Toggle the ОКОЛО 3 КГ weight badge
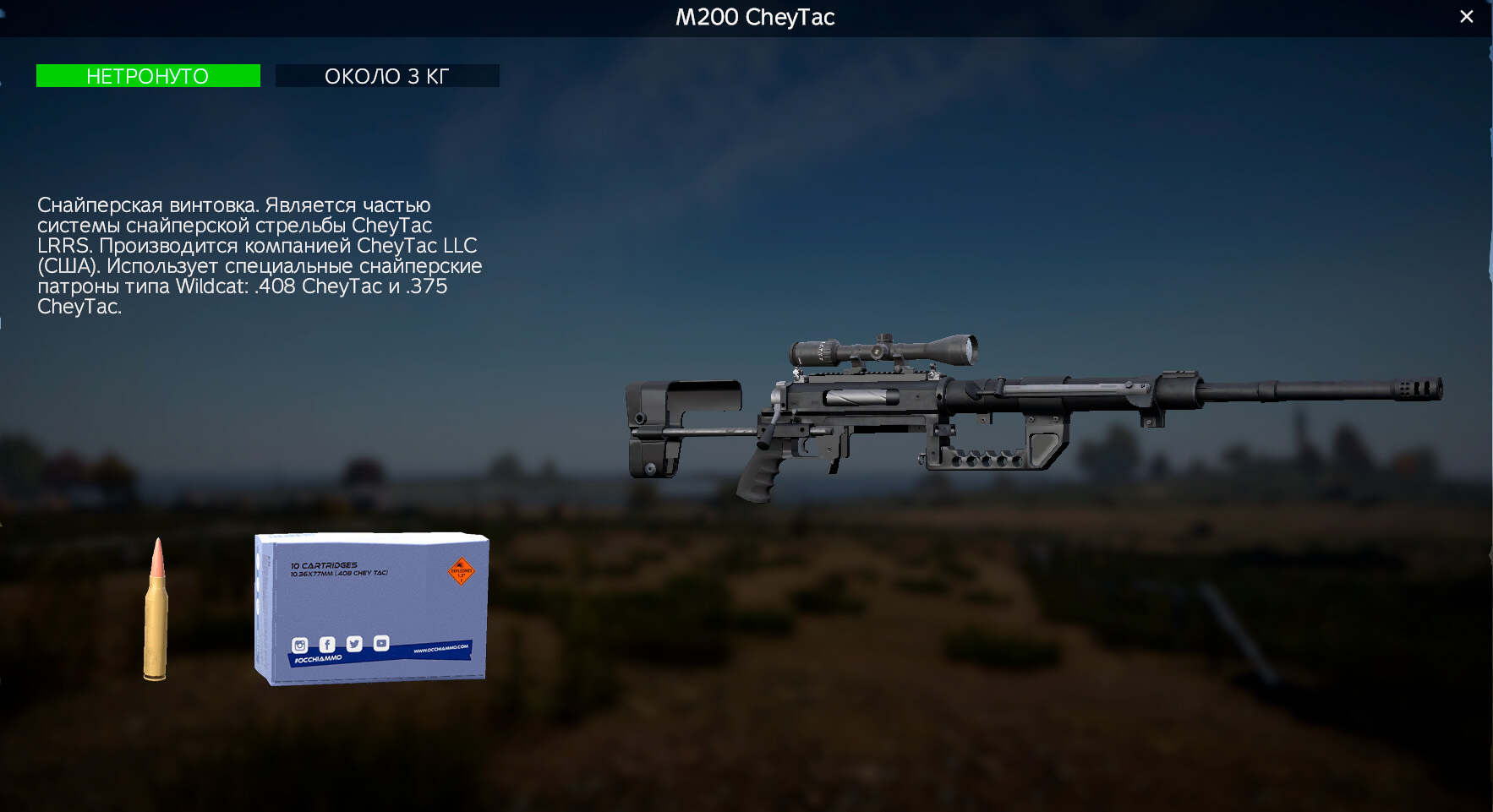 [386, 76]
